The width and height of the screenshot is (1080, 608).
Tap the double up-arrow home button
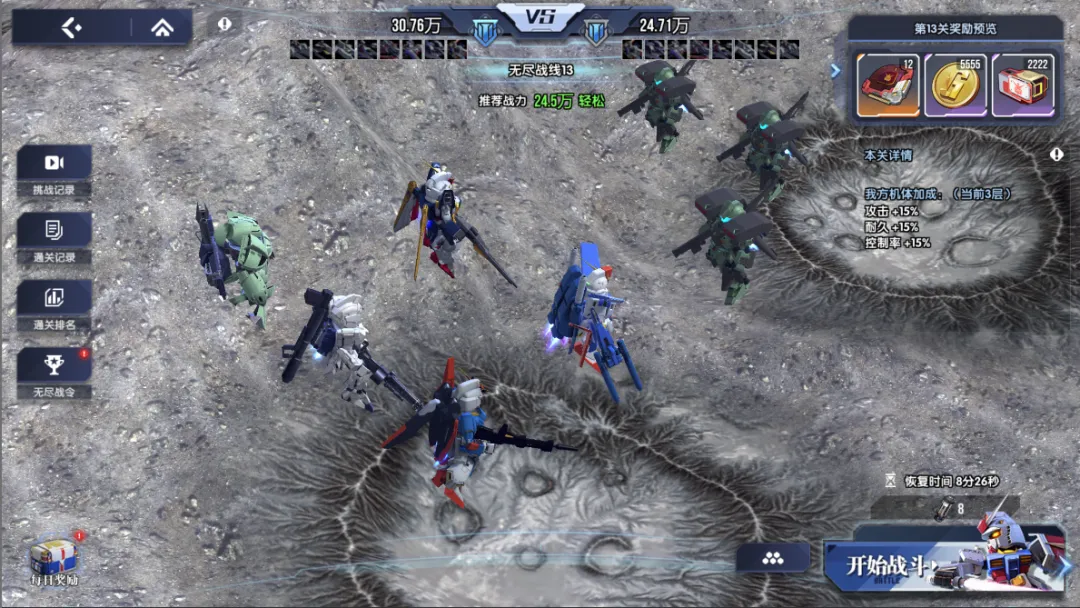tap(161, 28)
